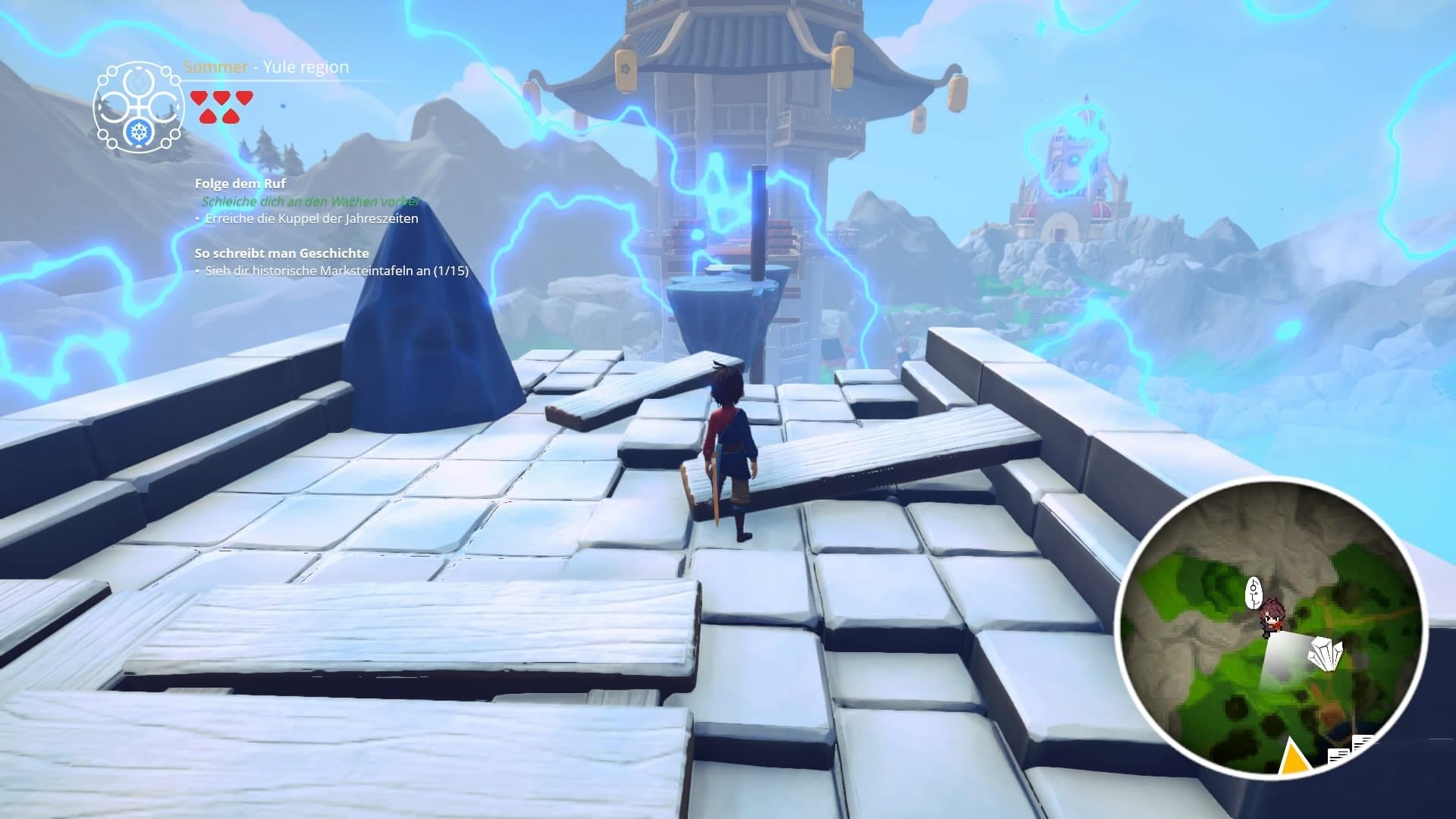Select the player character marker on the minimap
1456x819 pixels.
click(1272, 614)
